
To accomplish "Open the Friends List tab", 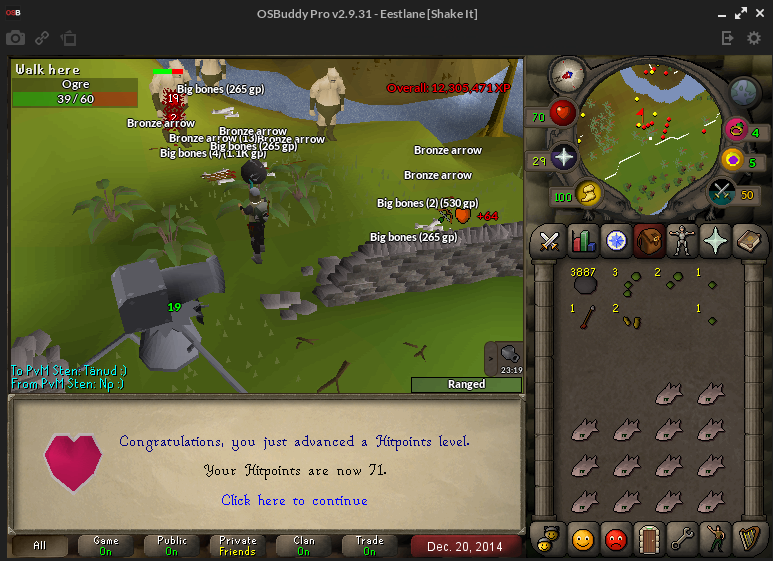I will click(x=582, y=539).
